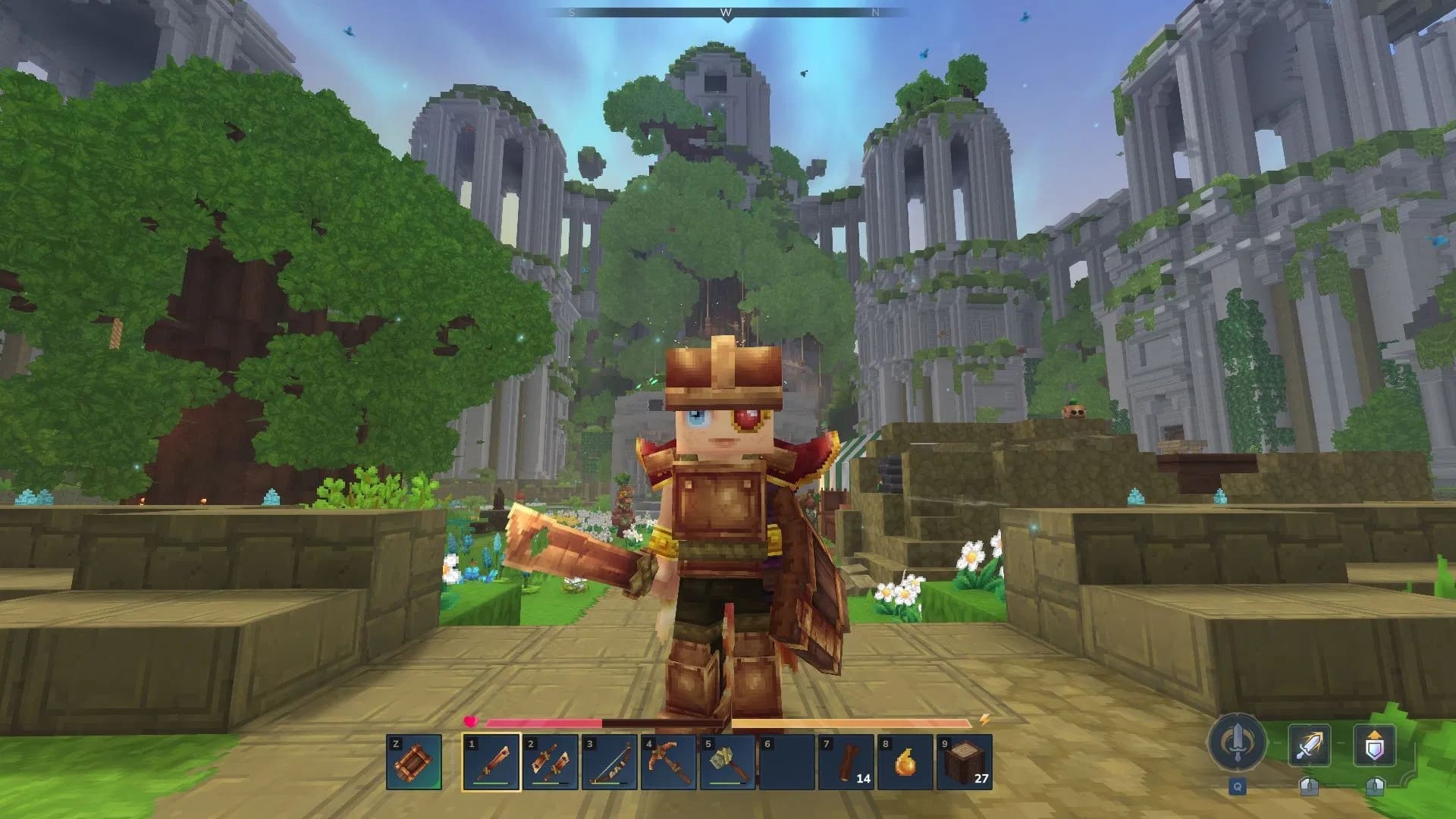Click the glowing sword attack icon
This screenshot has height=819, width=1456.
[x=1309, y=745]
